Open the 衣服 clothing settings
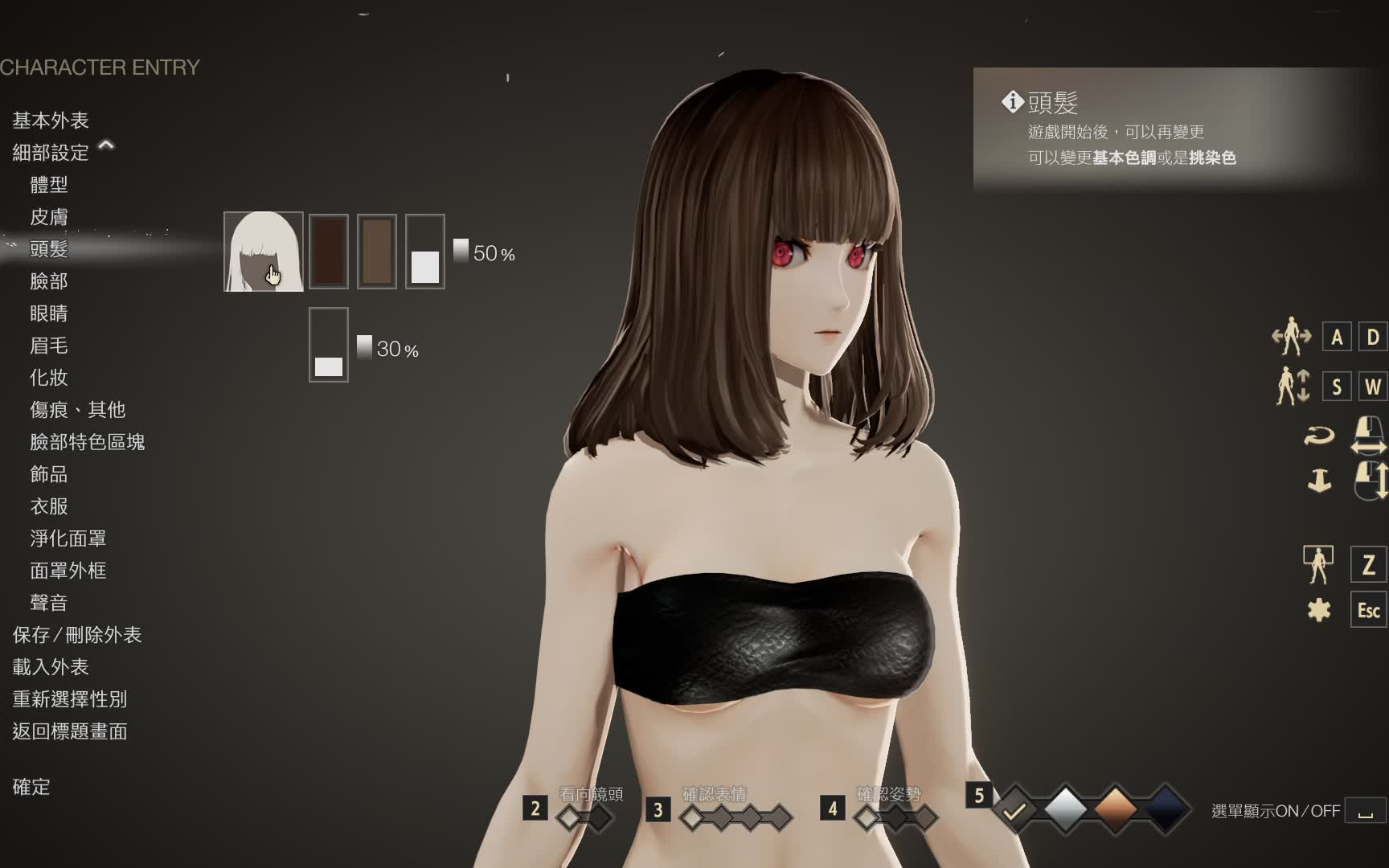Viewport: 1389px width, 868px height. (x=50, y=506)
